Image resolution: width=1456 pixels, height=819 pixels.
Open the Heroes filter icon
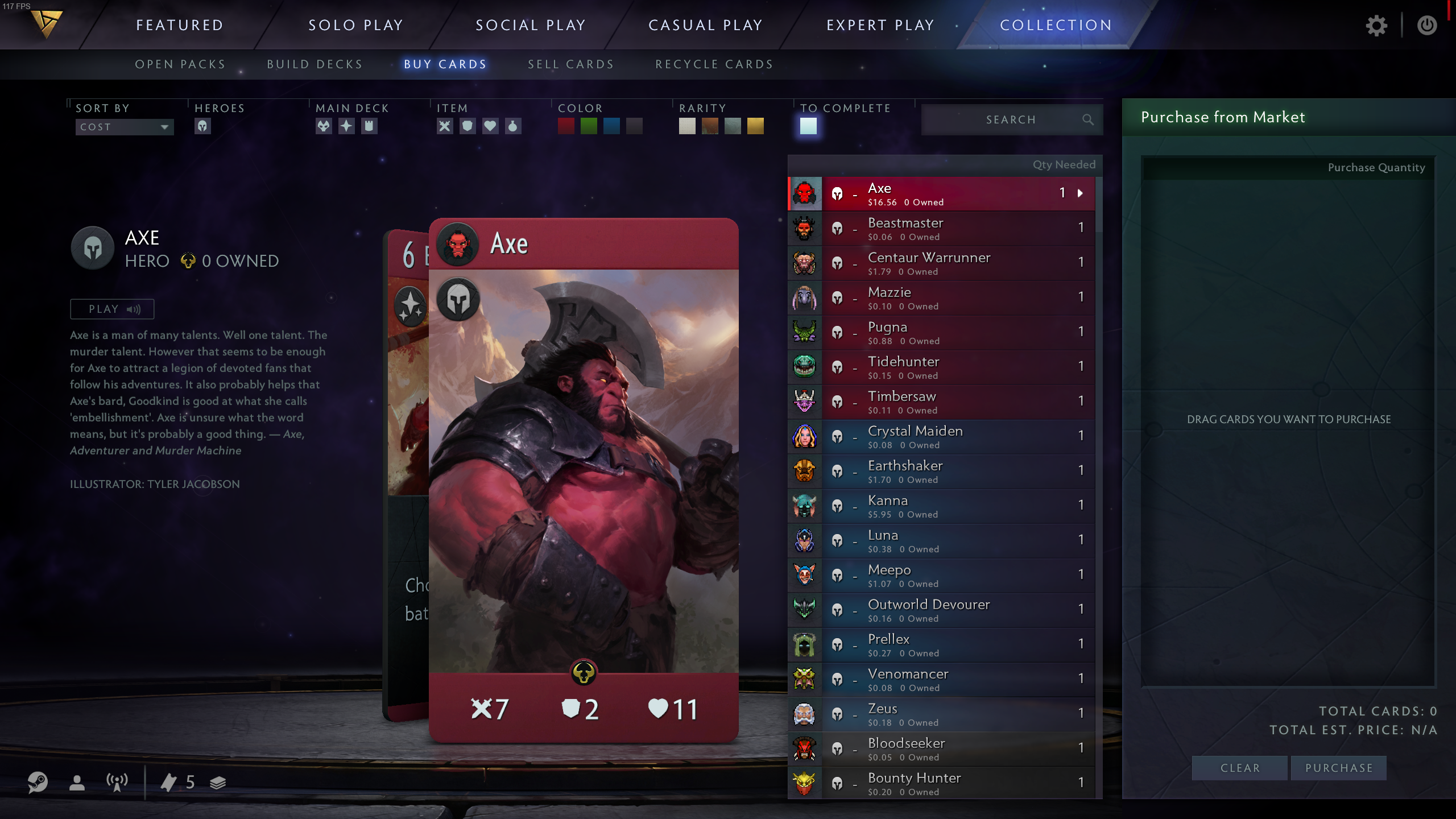[x=202, y=126]
